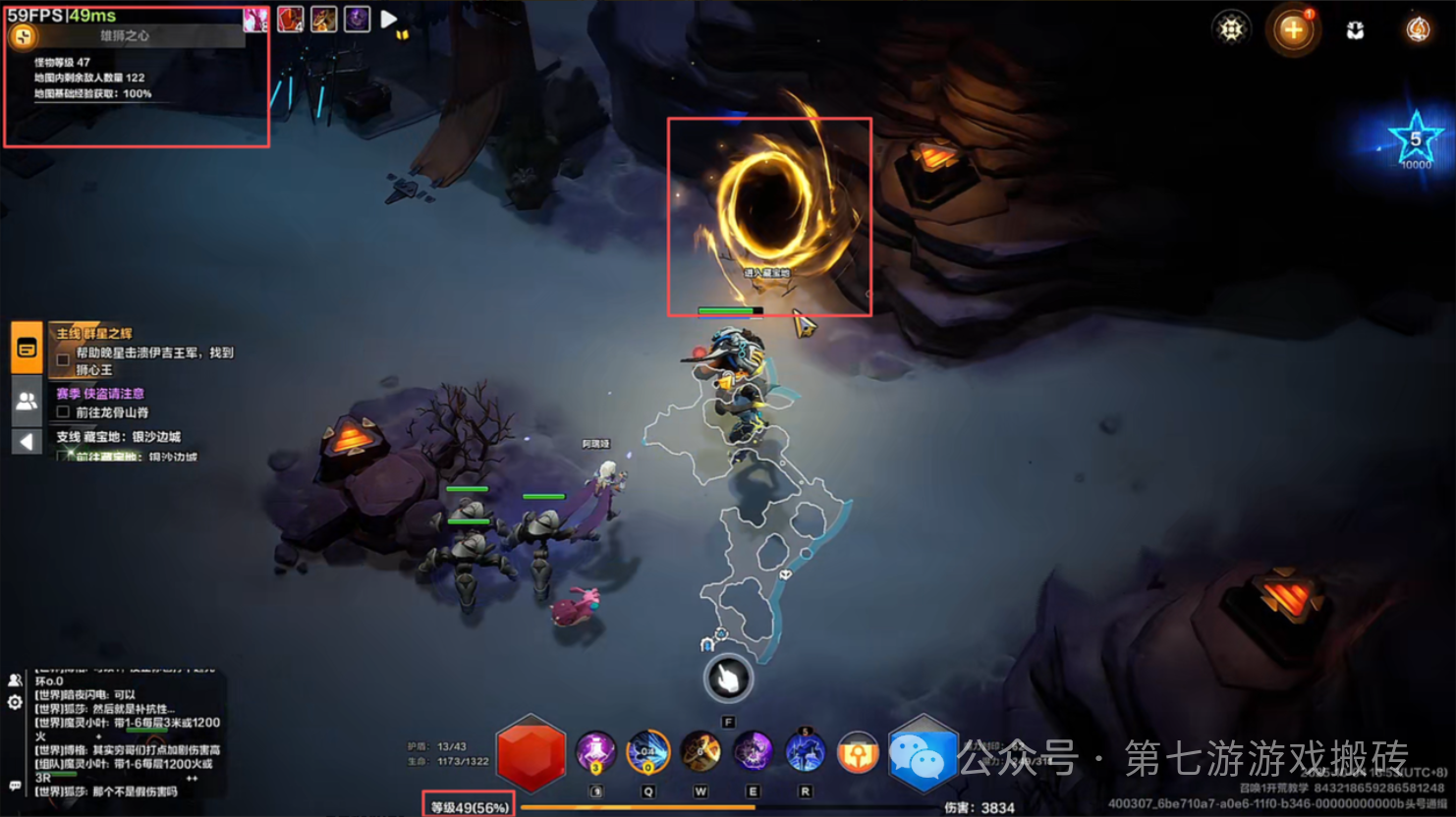Open the glowing orange plus button
The image size is (1456, 817).
point(1293,30)
